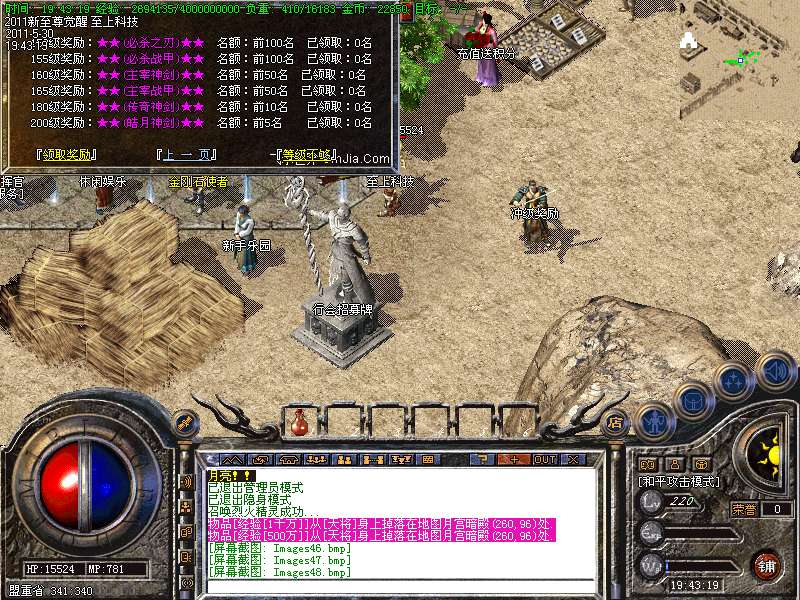800x600 pixels.
Task: Open the minimap in the top-right corner
Action: coord(738,57)
